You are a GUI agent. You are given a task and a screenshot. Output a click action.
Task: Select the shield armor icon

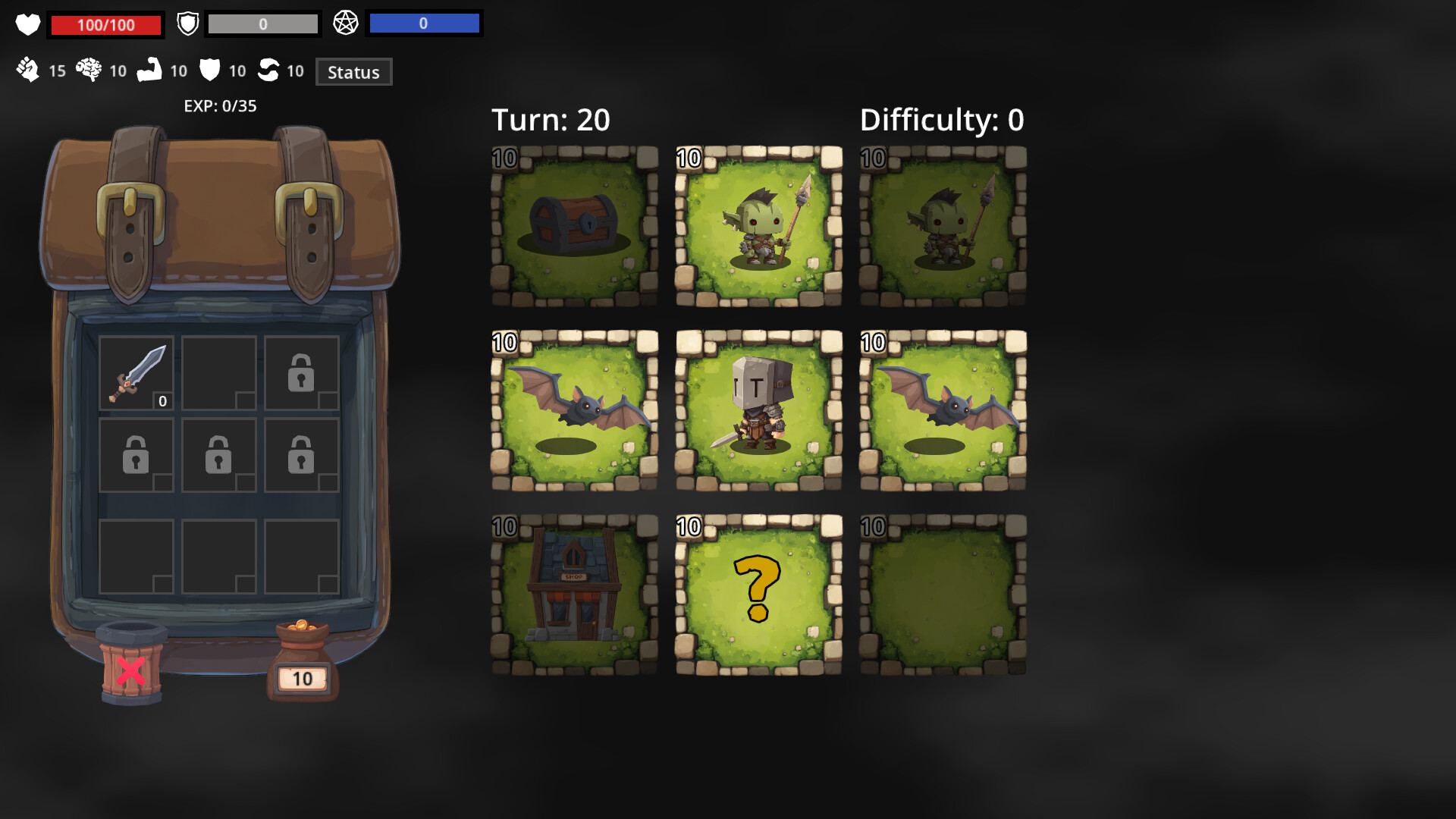187,23
